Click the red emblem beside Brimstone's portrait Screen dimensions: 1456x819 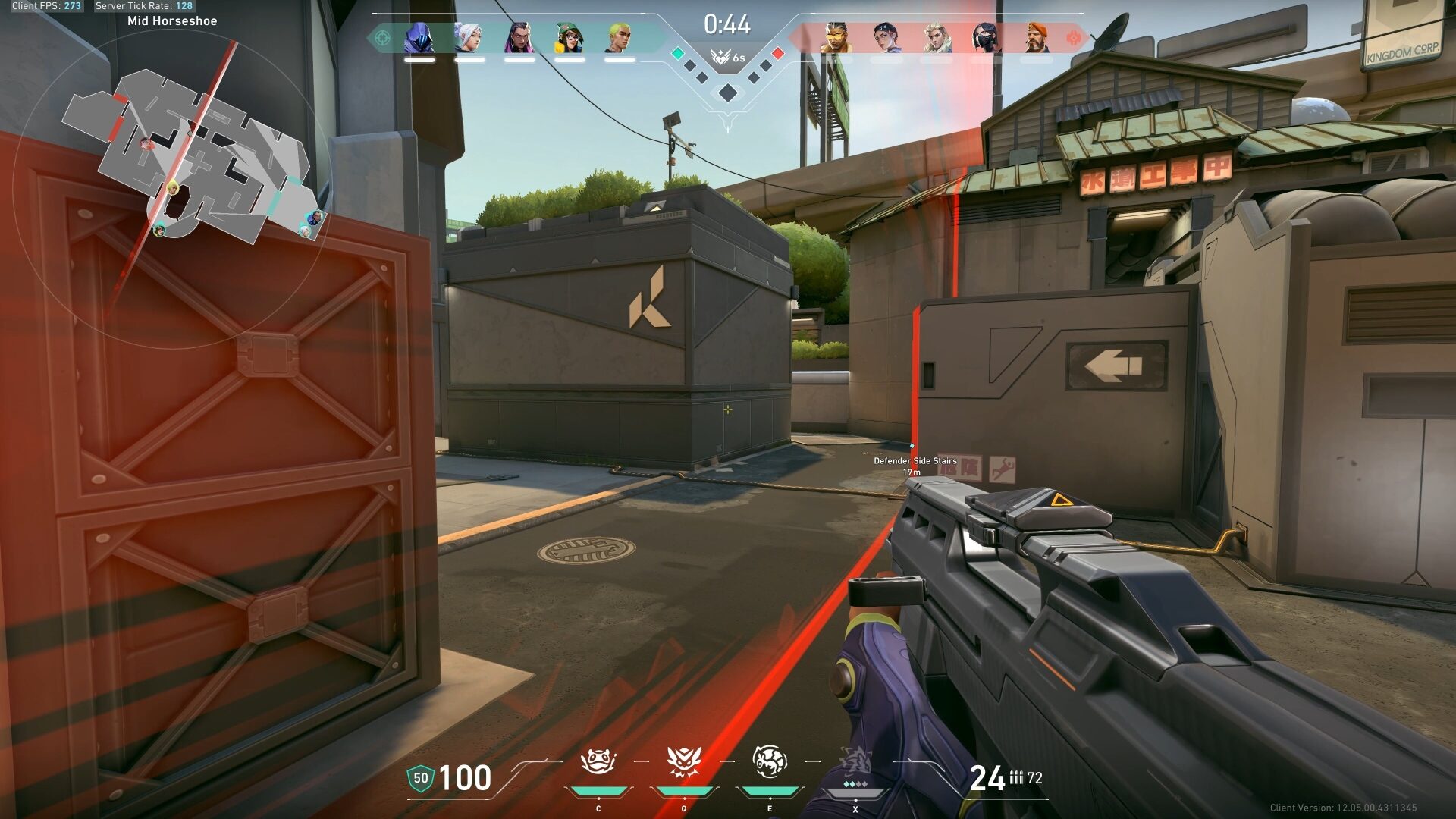[1073, 37]
